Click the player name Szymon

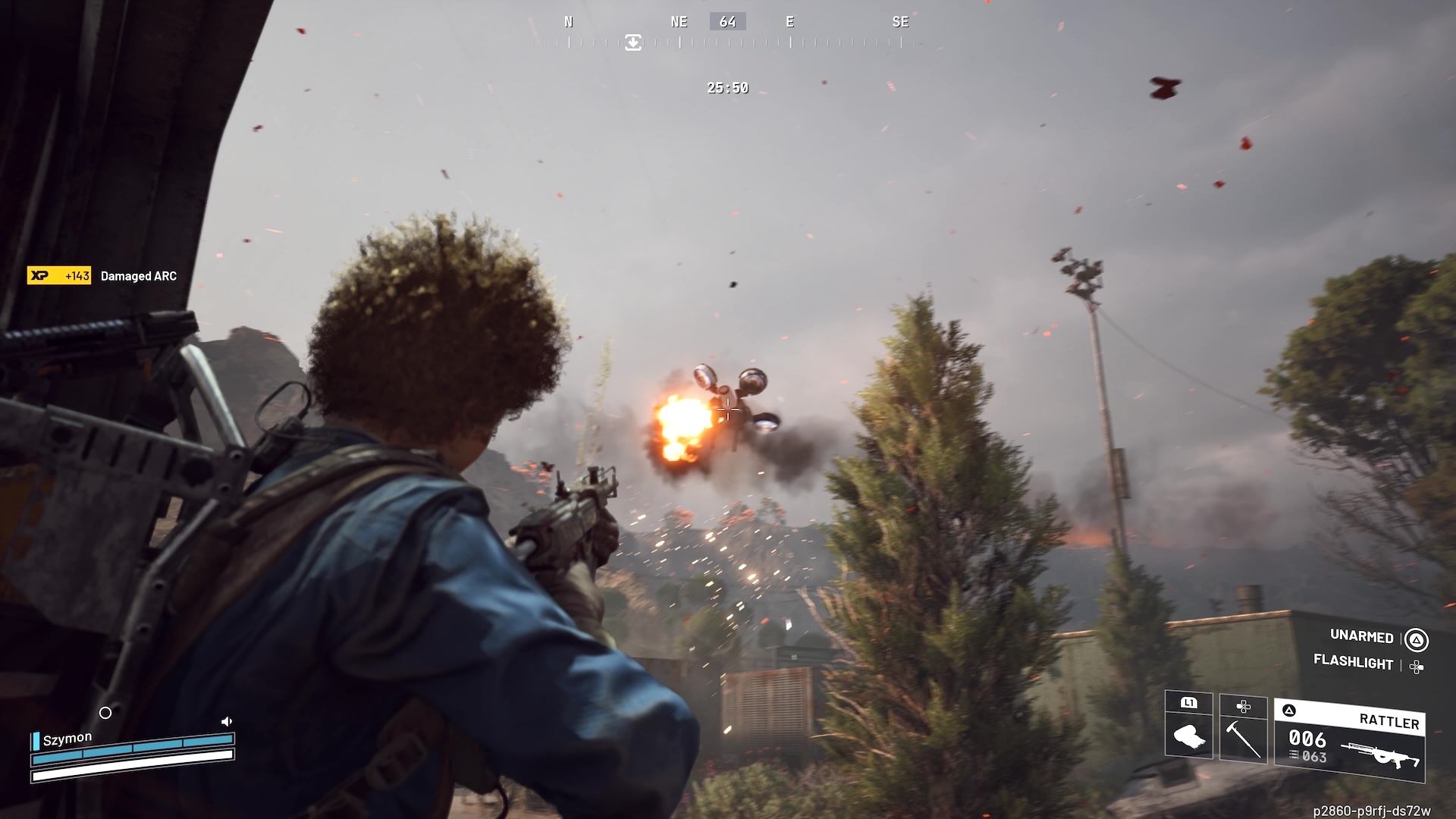[x=67, y=739]
